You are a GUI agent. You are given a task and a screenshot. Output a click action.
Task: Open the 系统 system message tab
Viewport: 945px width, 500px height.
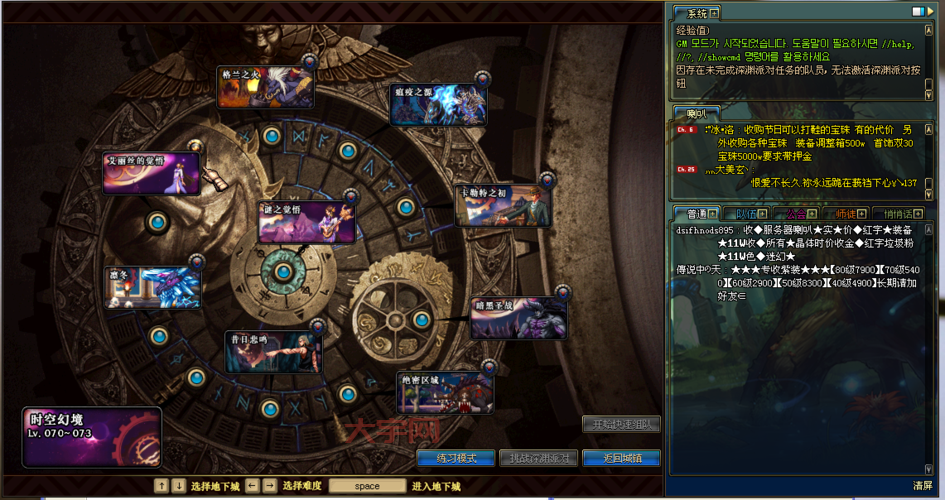(x=696, y=13)
